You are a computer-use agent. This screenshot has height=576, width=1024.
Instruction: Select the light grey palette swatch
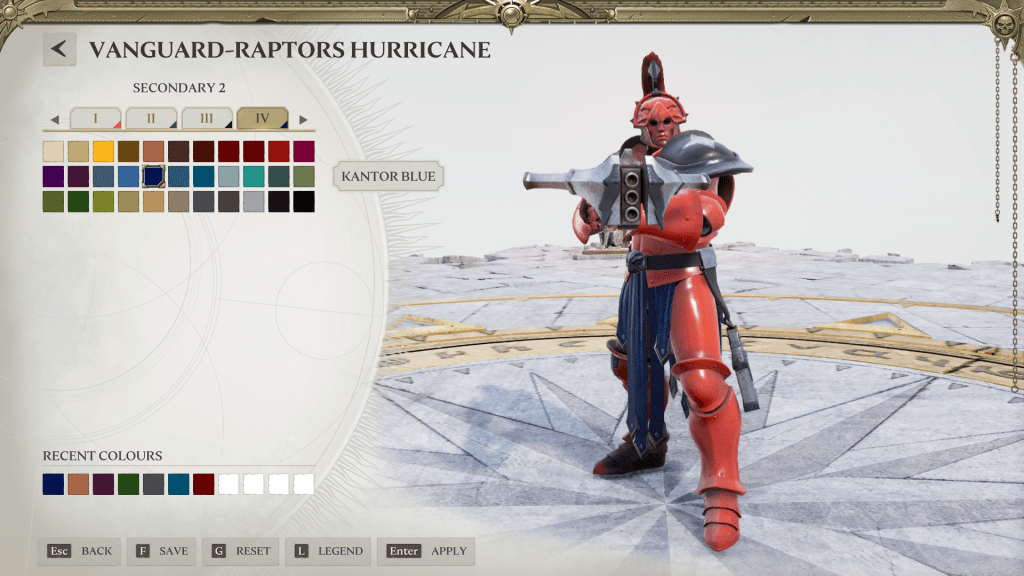[x=253, y=202]
